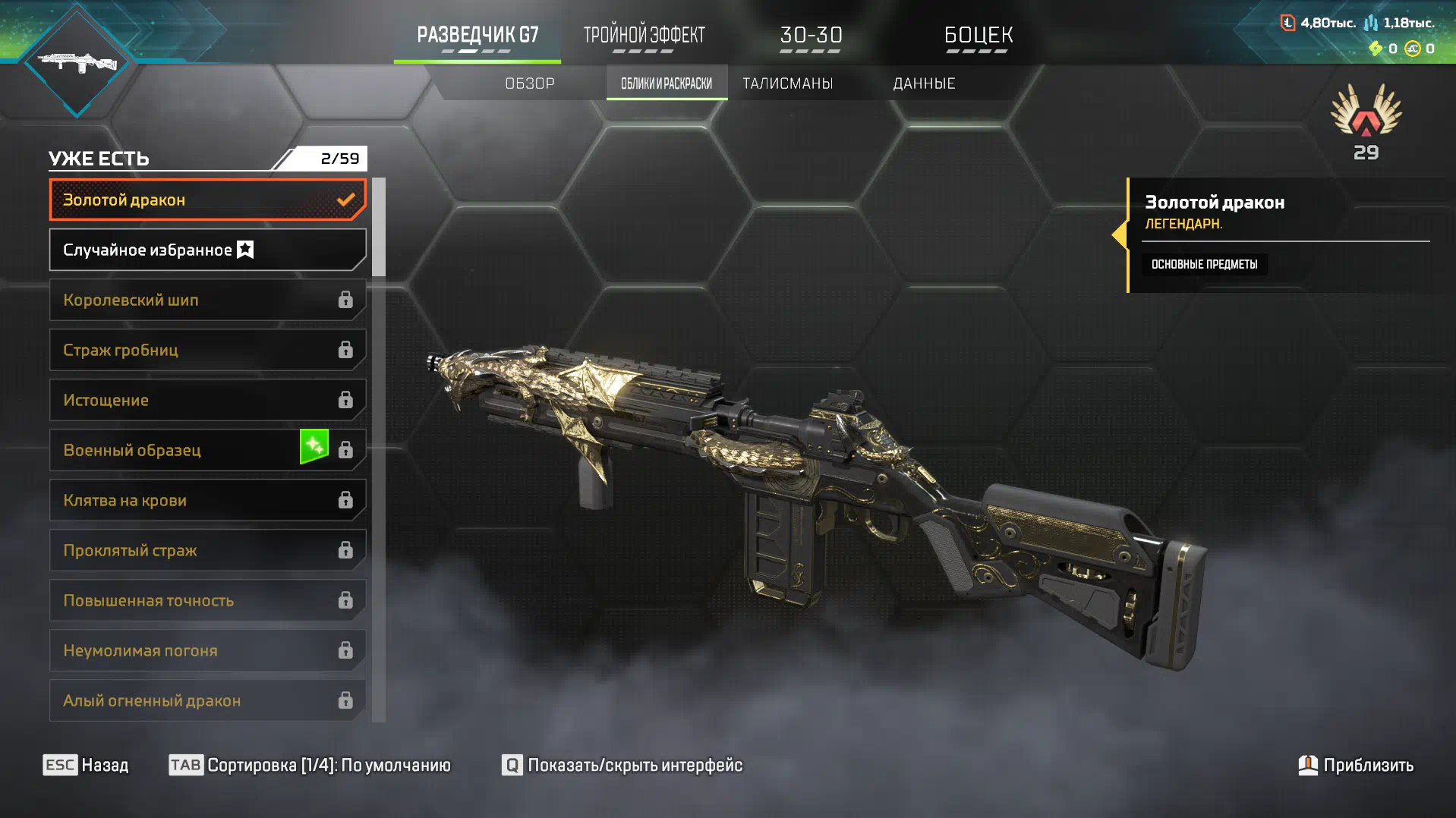Go back with the Назад button
The image size is (1456, 818).
86,765
